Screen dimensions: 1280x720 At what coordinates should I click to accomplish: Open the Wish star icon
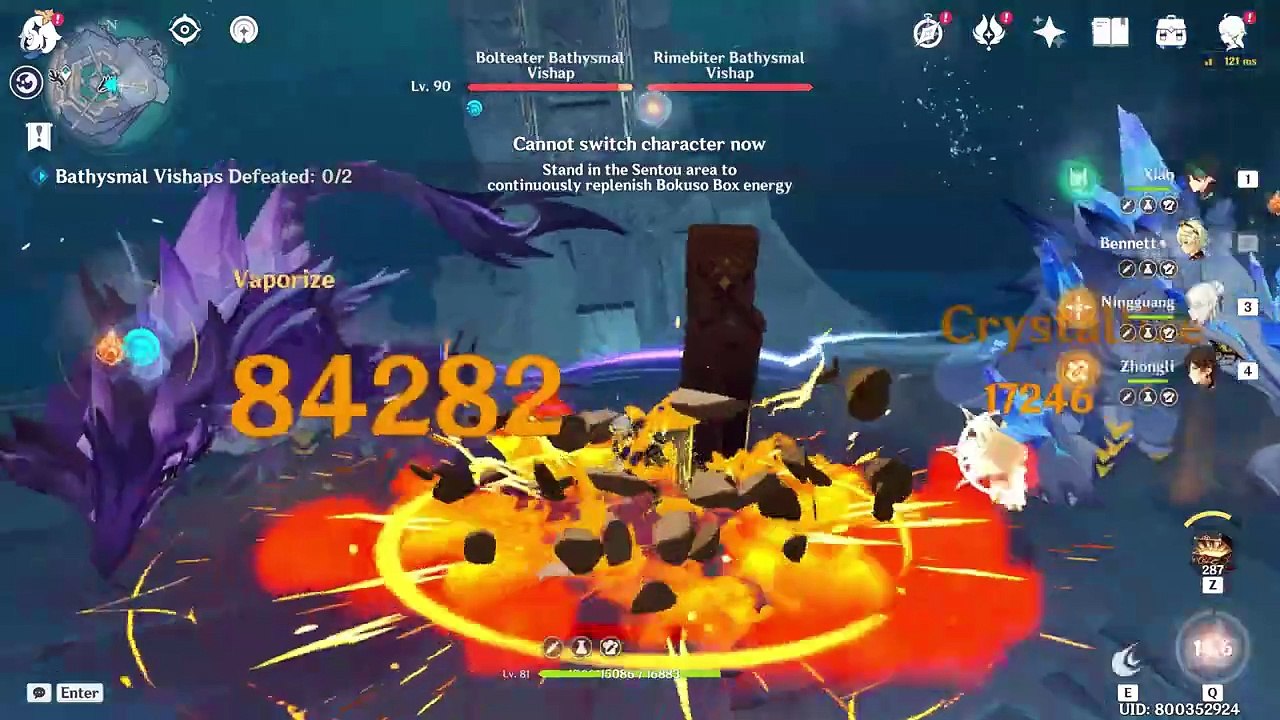tap(1050, 32)
